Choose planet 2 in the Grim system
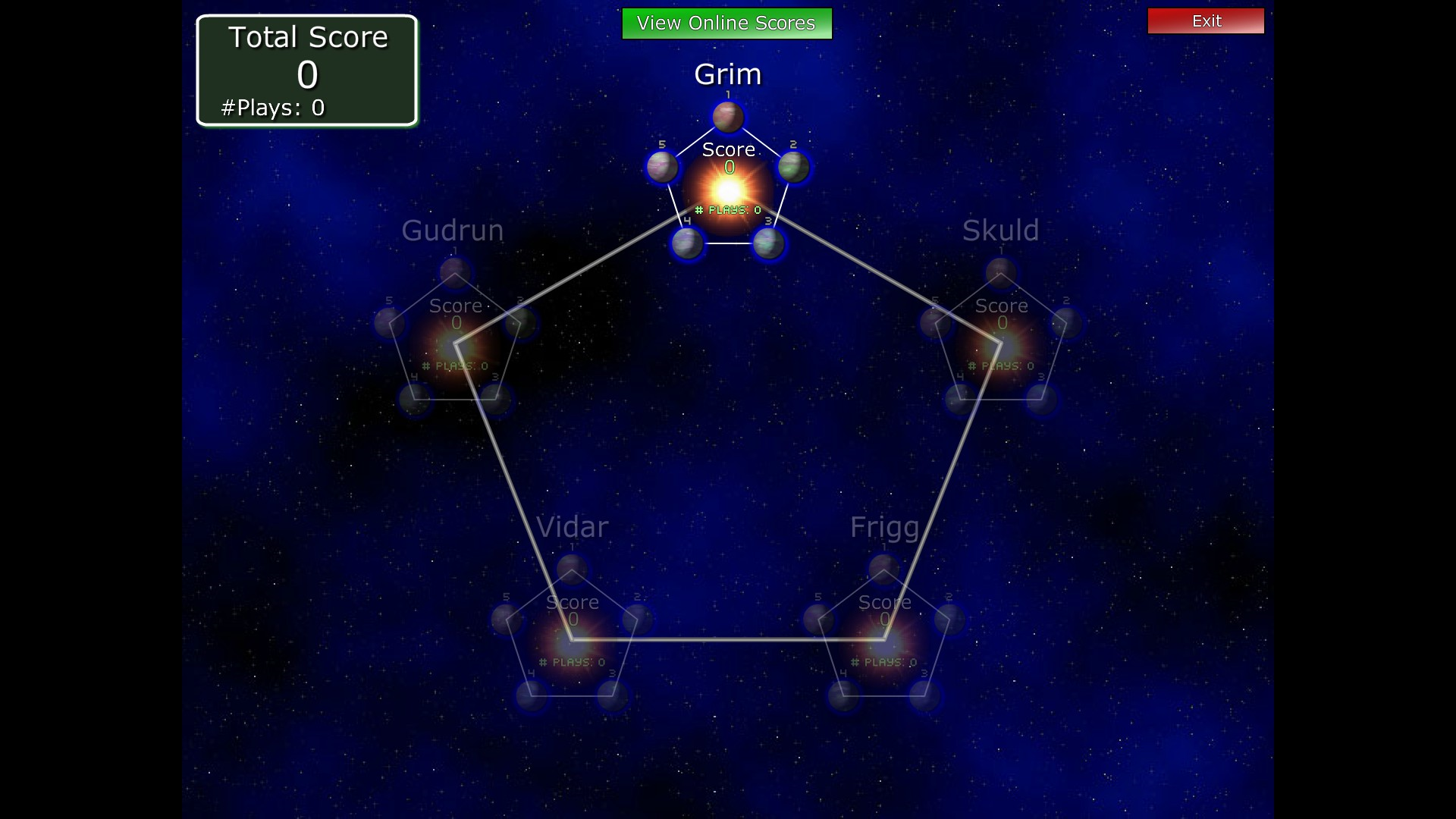Screen dimensions: 1456x819 pos(793,167)
